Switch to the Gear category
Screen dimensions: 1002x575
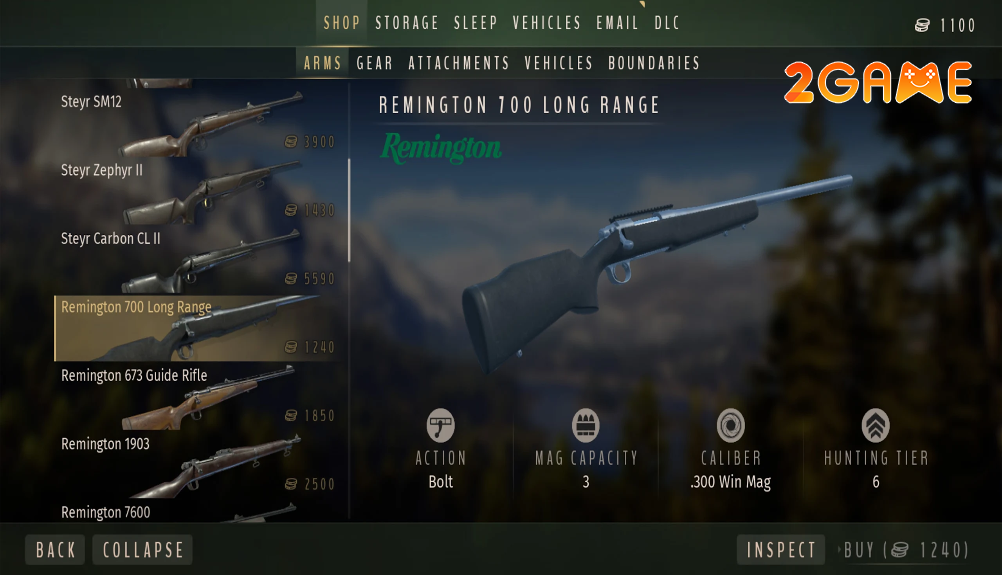375,63
